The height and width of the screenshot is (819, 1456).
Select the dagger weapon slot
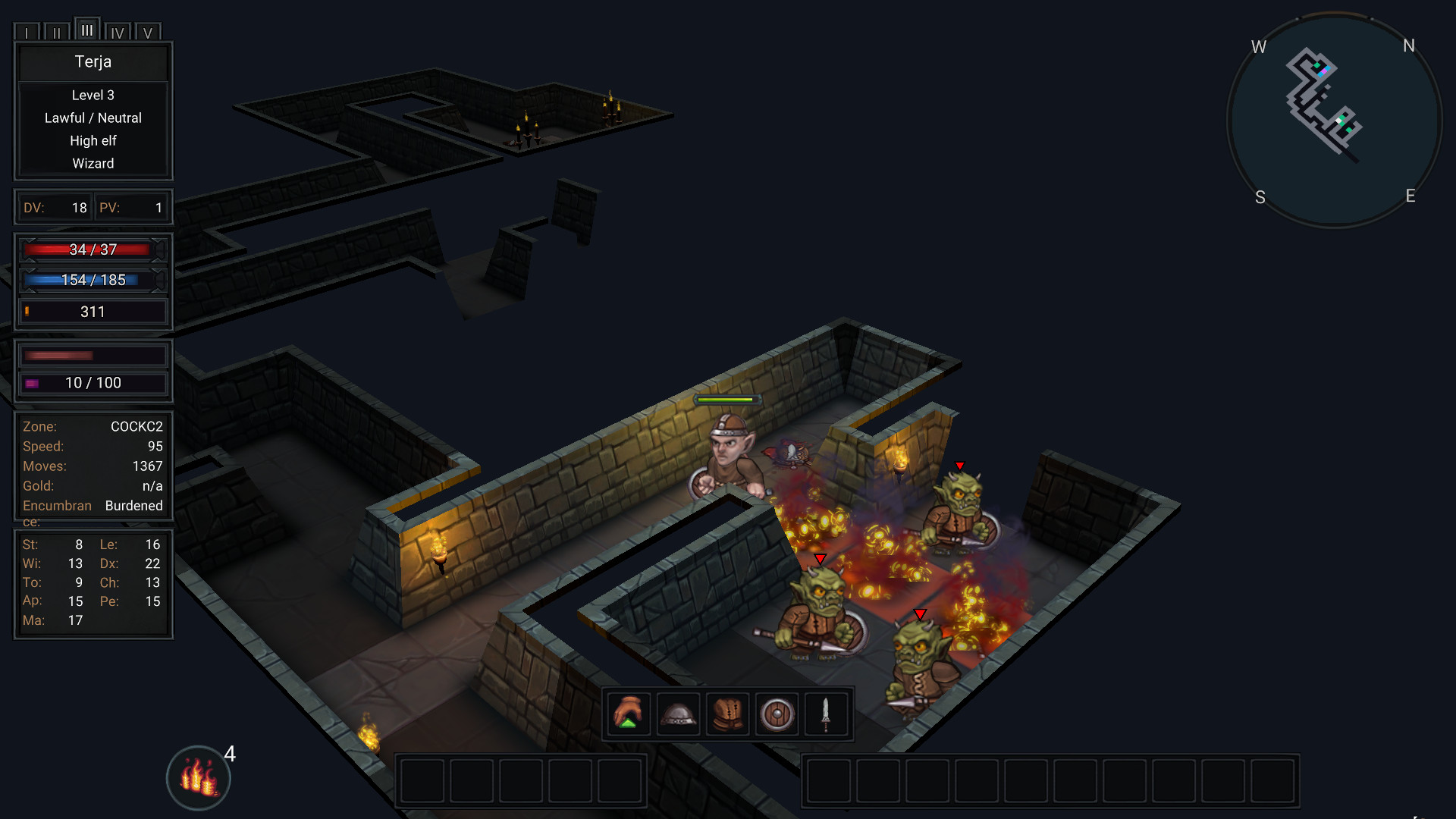(x=826, y=714)
